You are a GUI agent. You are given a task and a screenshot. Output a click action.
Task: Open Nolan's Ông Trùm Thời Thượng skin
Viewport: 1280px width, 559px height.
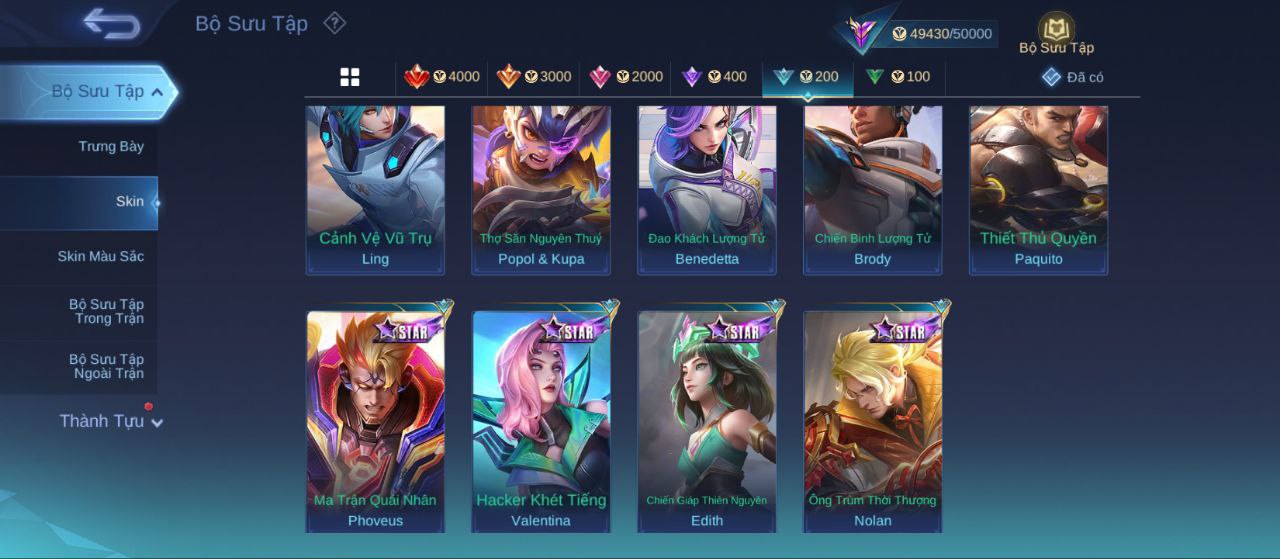coord(873,420)
